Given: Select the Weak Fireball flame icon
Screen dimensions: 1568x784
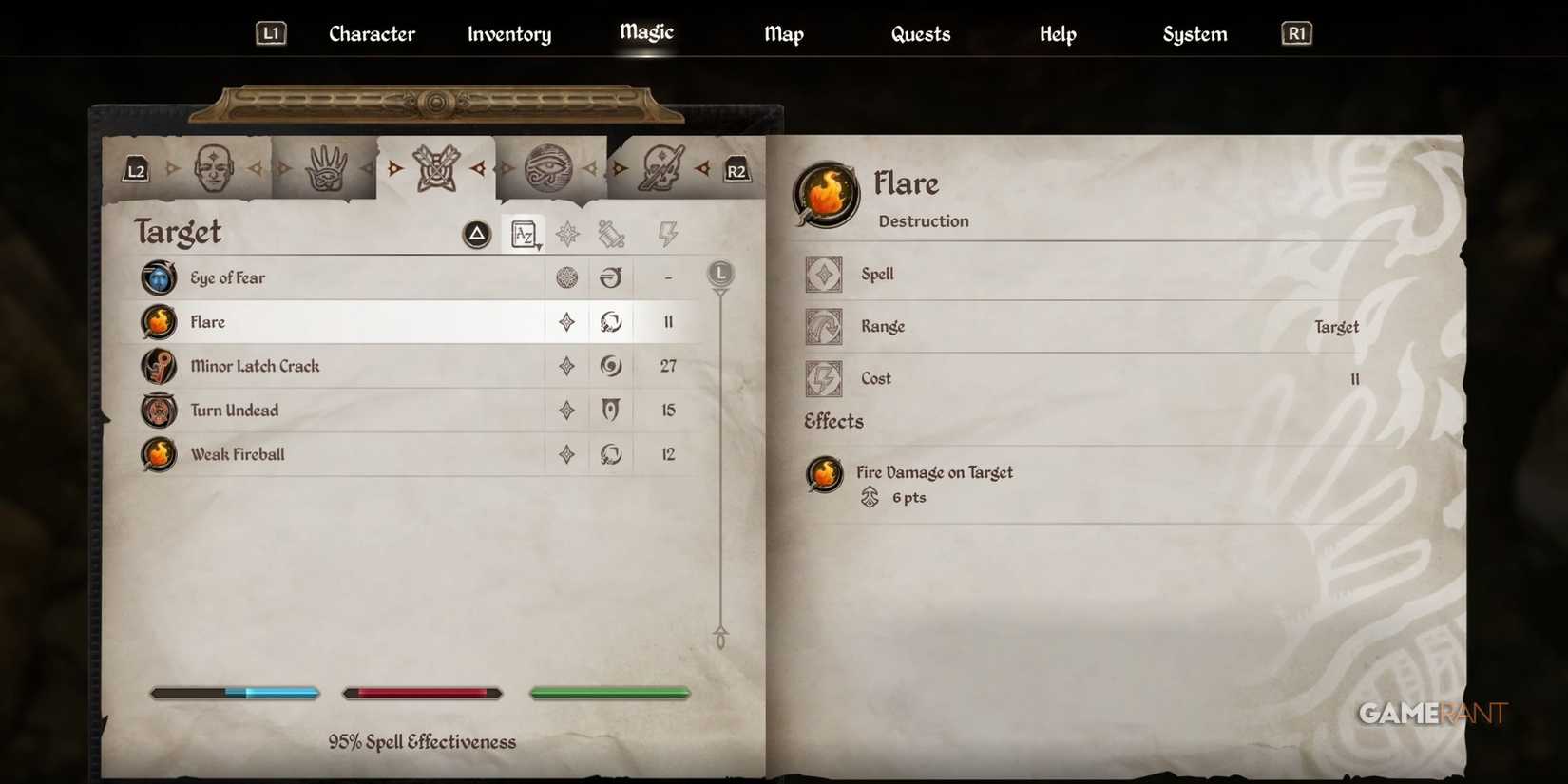Looking at the screenshot, I should [x=158, y=454].
